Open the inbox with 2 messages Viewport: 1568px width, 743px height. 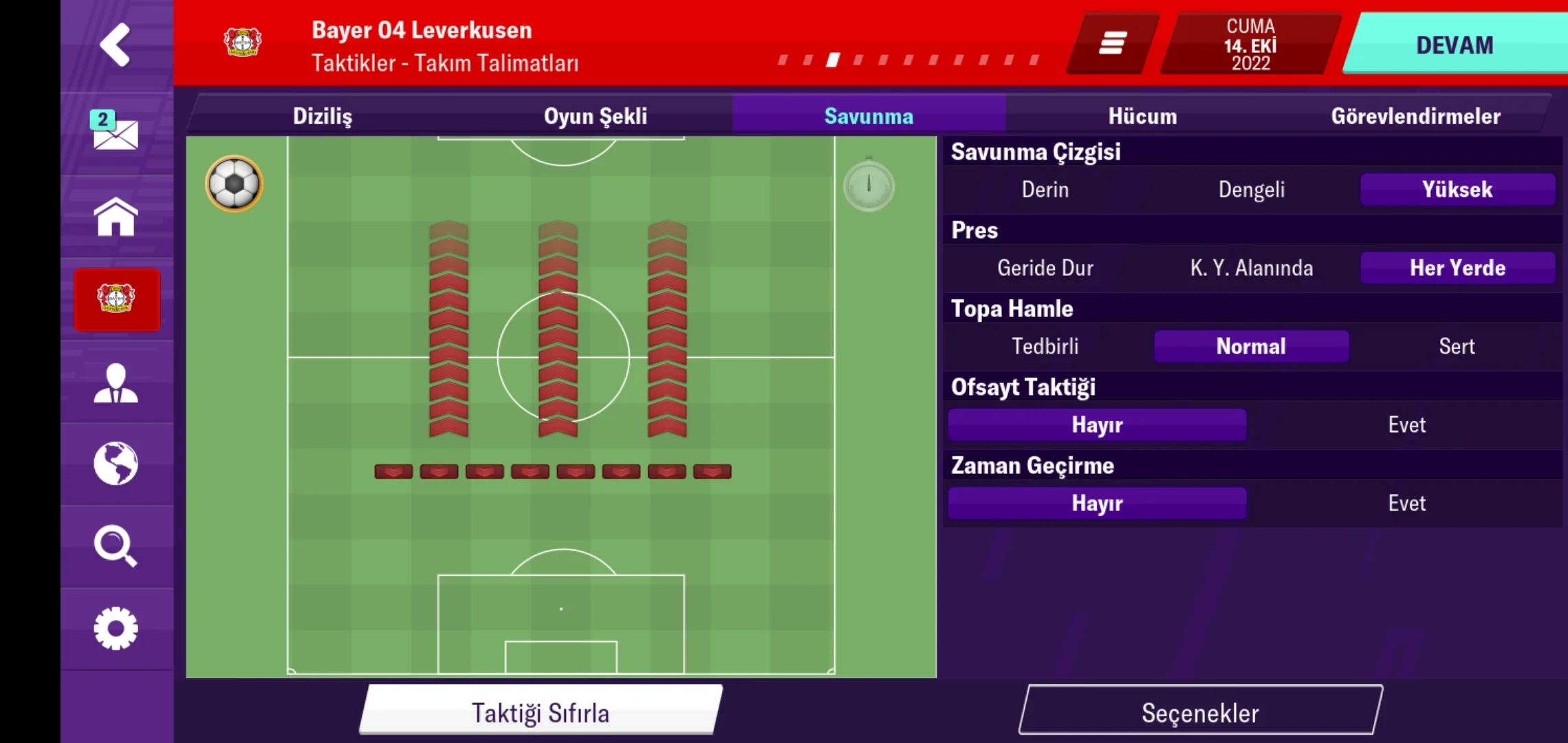tap(116, 133)
